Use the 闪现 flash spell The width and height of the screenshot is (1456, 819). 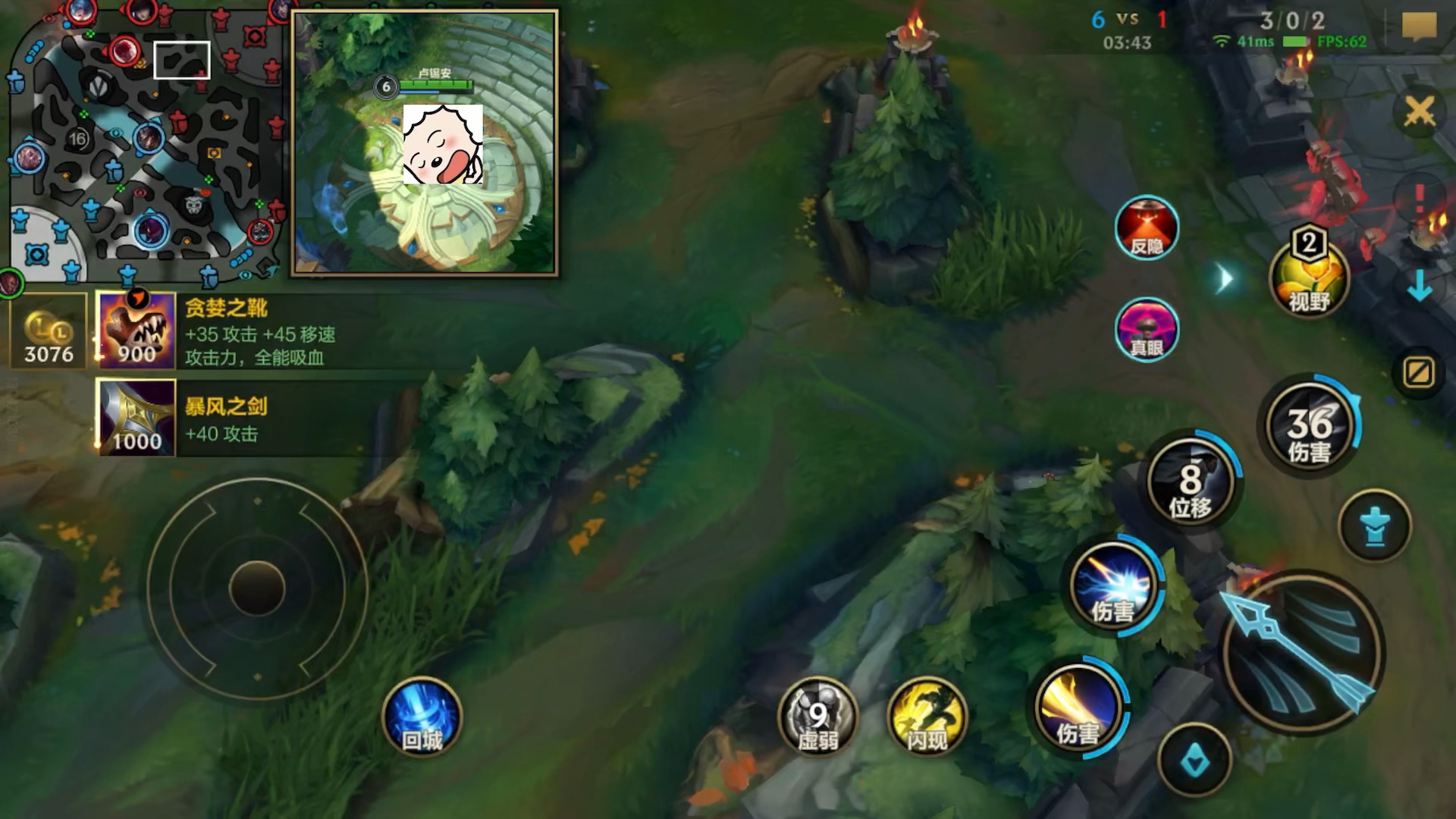927,717
